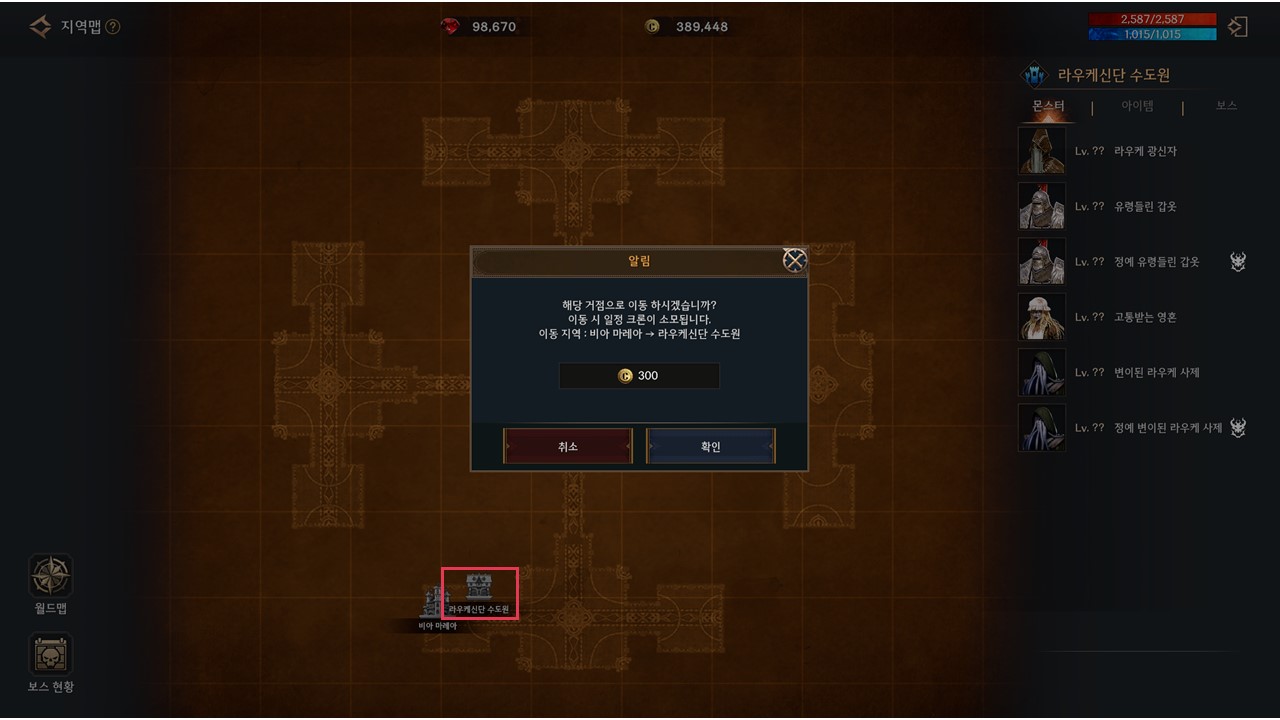Select the 정예 유령들린 갑옷 row
1280x720 pixels.
click(1120, 262)
